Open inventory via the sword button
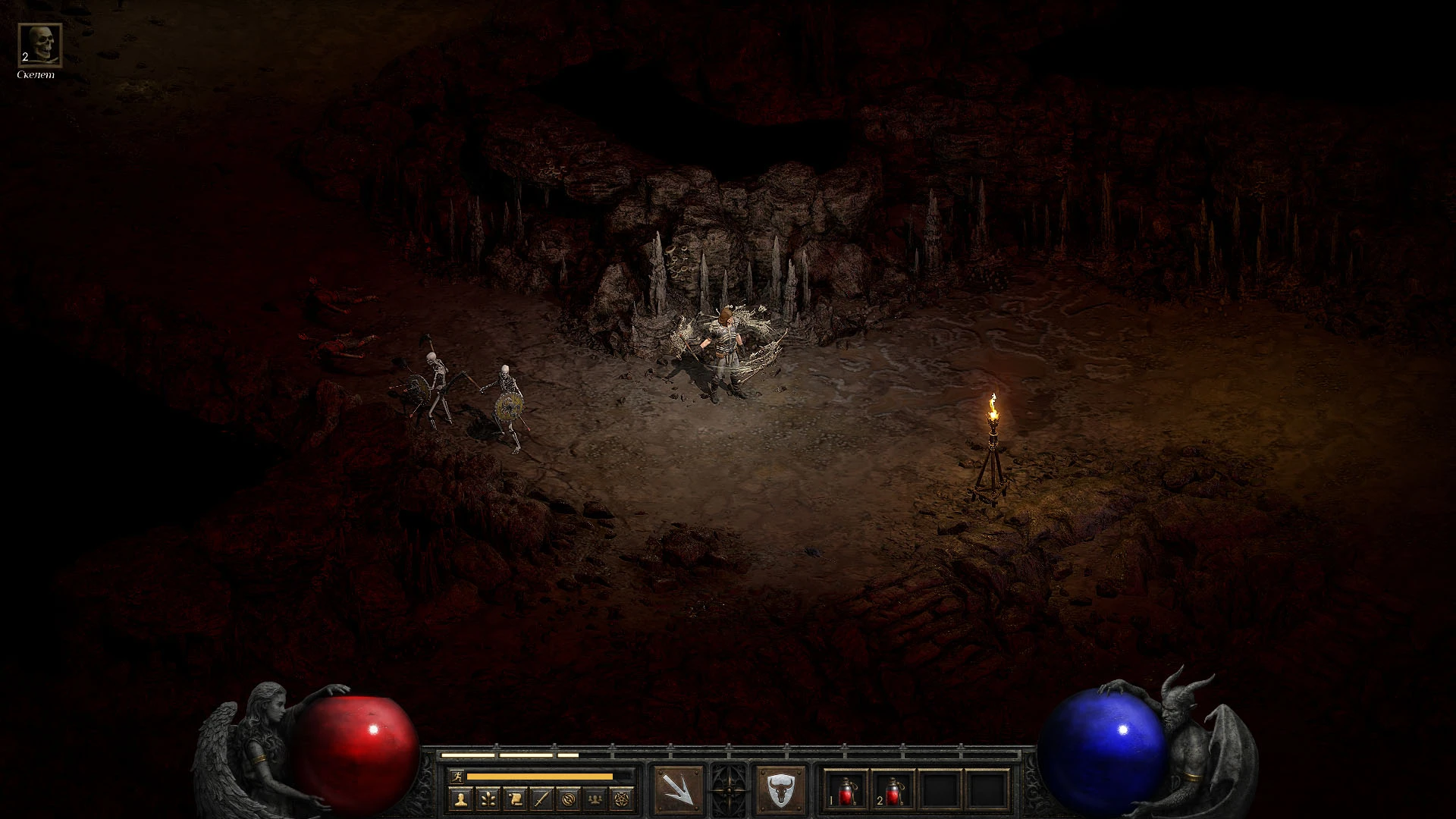The width and height of the screenshot is (1456, 819). click(x=541, y=798)
